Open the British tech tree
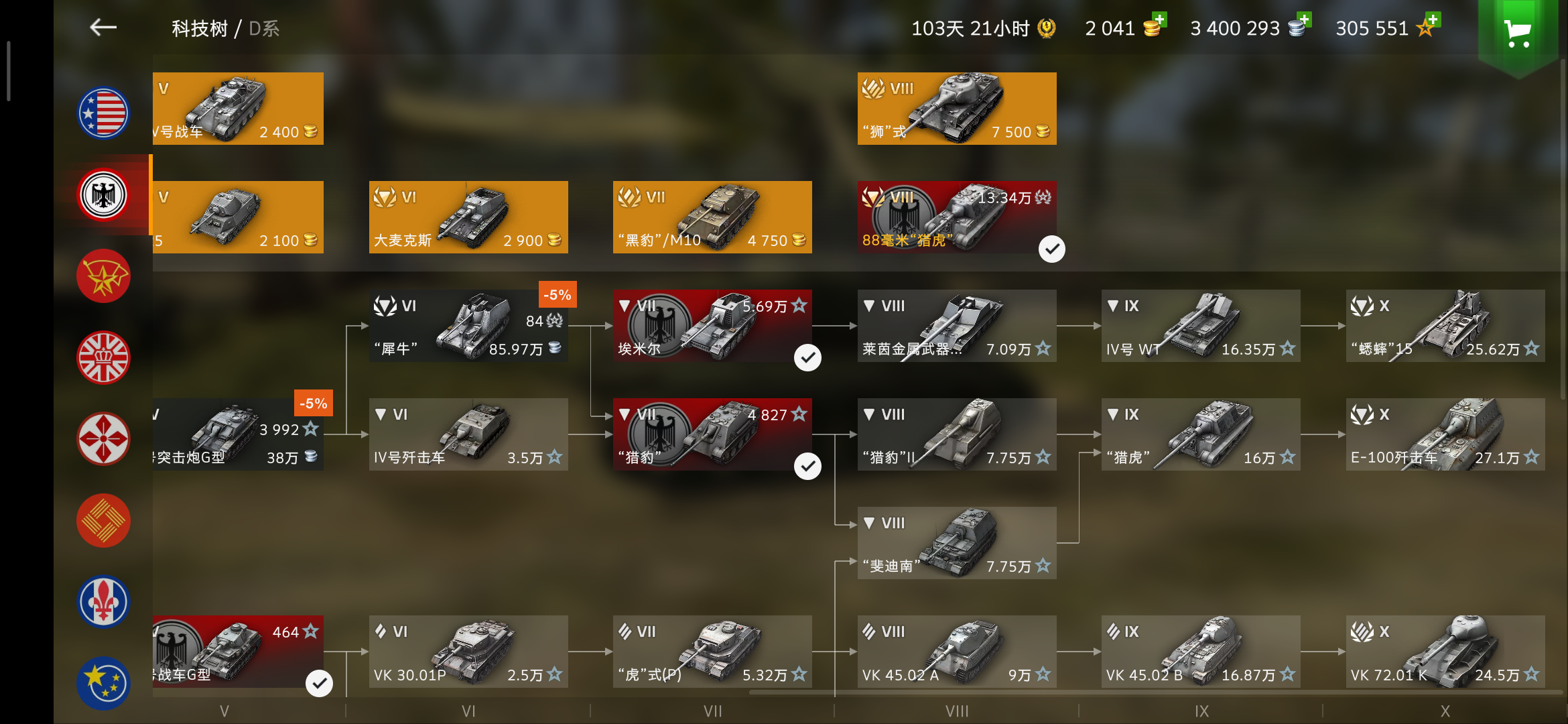The height and width of the screenshot is (724, 1568). pyautogui.click(x=103, y=357)
